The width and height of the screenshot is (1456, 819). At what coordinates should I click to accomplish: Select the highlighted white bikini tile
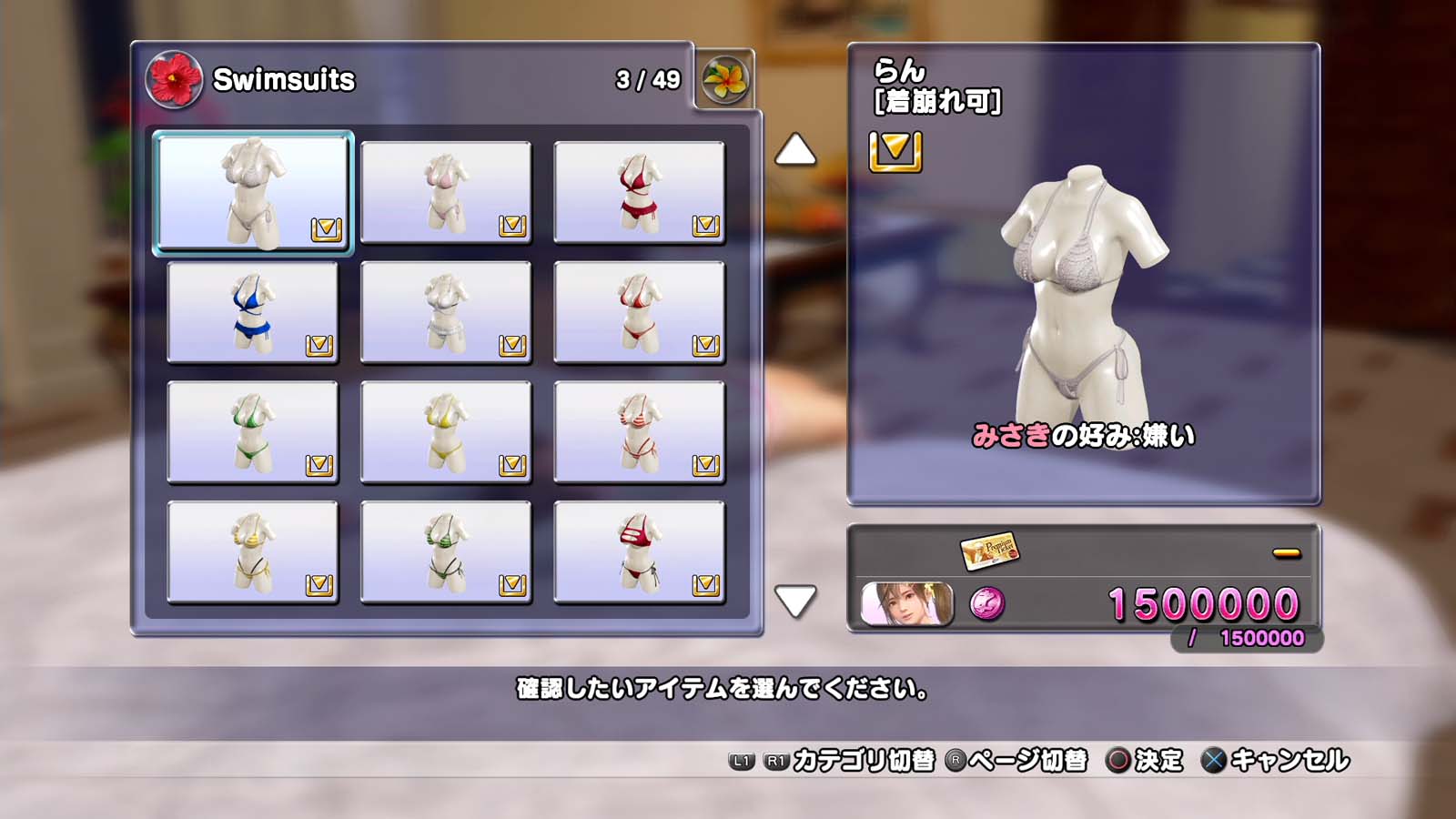pos(253,192)
